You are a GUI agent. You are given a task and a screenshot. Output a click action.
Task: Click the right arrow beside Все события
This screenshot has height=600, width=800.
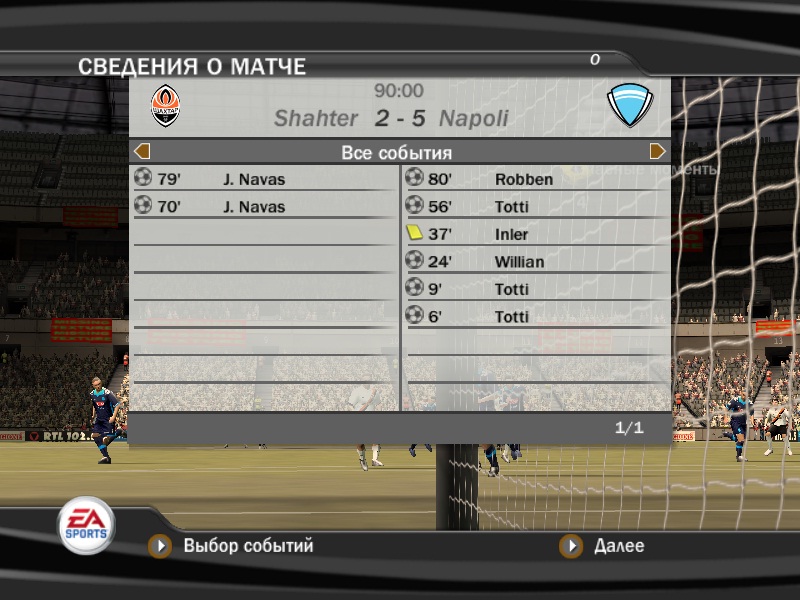pyautogui.click(x=658, y=152)
